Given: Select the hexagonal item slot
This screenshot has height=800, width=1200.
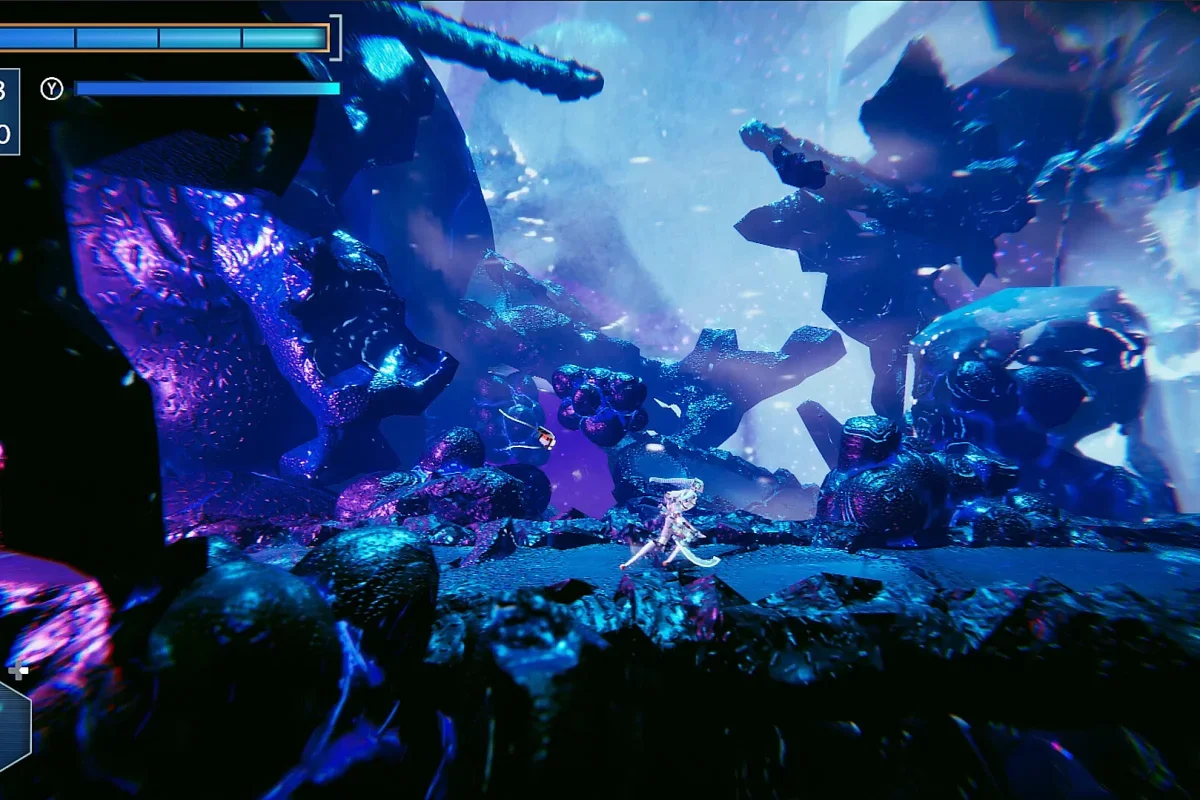Looking at the screenshot, I should [12, 725].
